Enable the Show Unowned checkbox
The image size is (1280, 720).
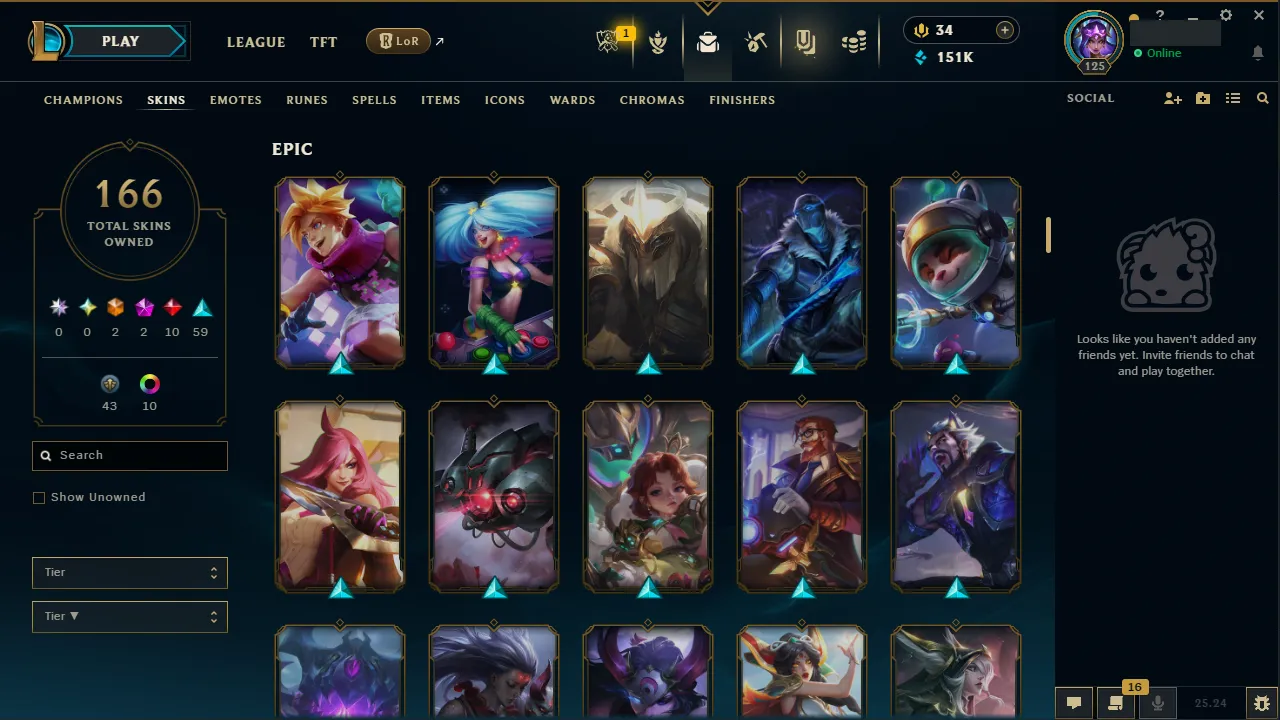39,497
